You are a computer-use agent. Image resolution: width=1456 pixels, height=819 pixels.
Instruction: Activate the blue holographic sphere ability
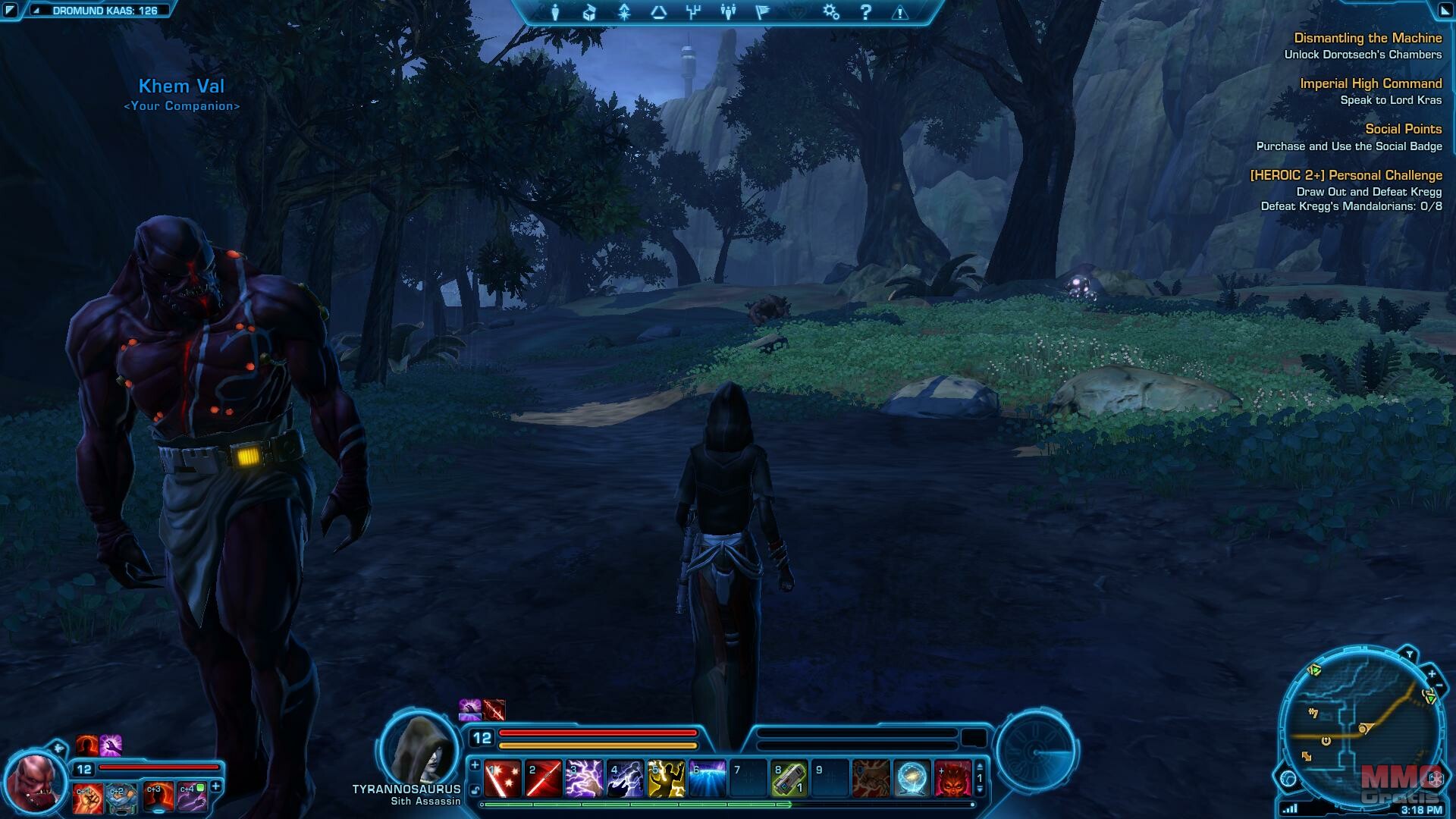click(x=912, y=779)
